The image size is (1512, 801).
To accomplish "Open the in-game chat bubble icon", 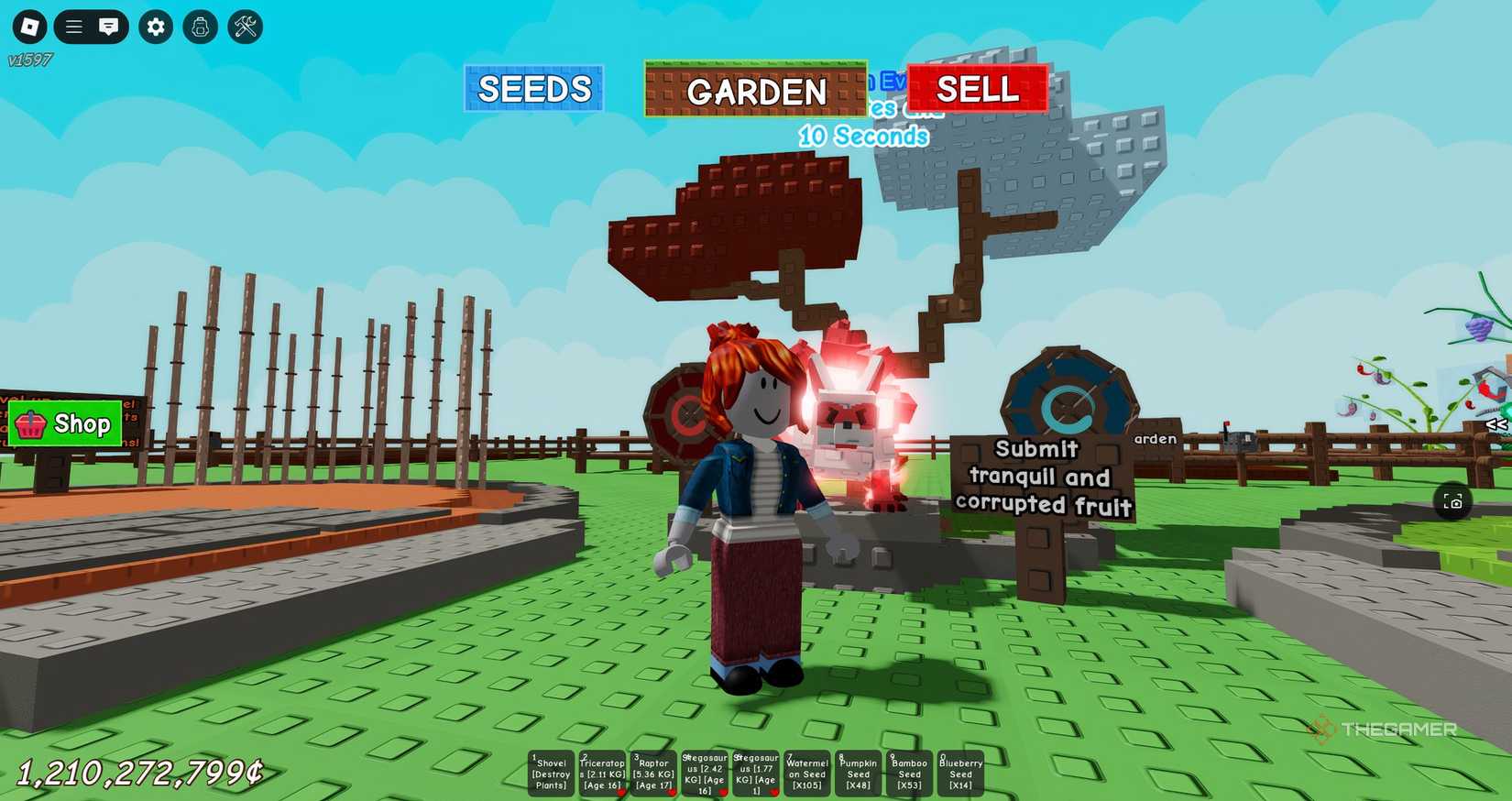I will [109, 27].
